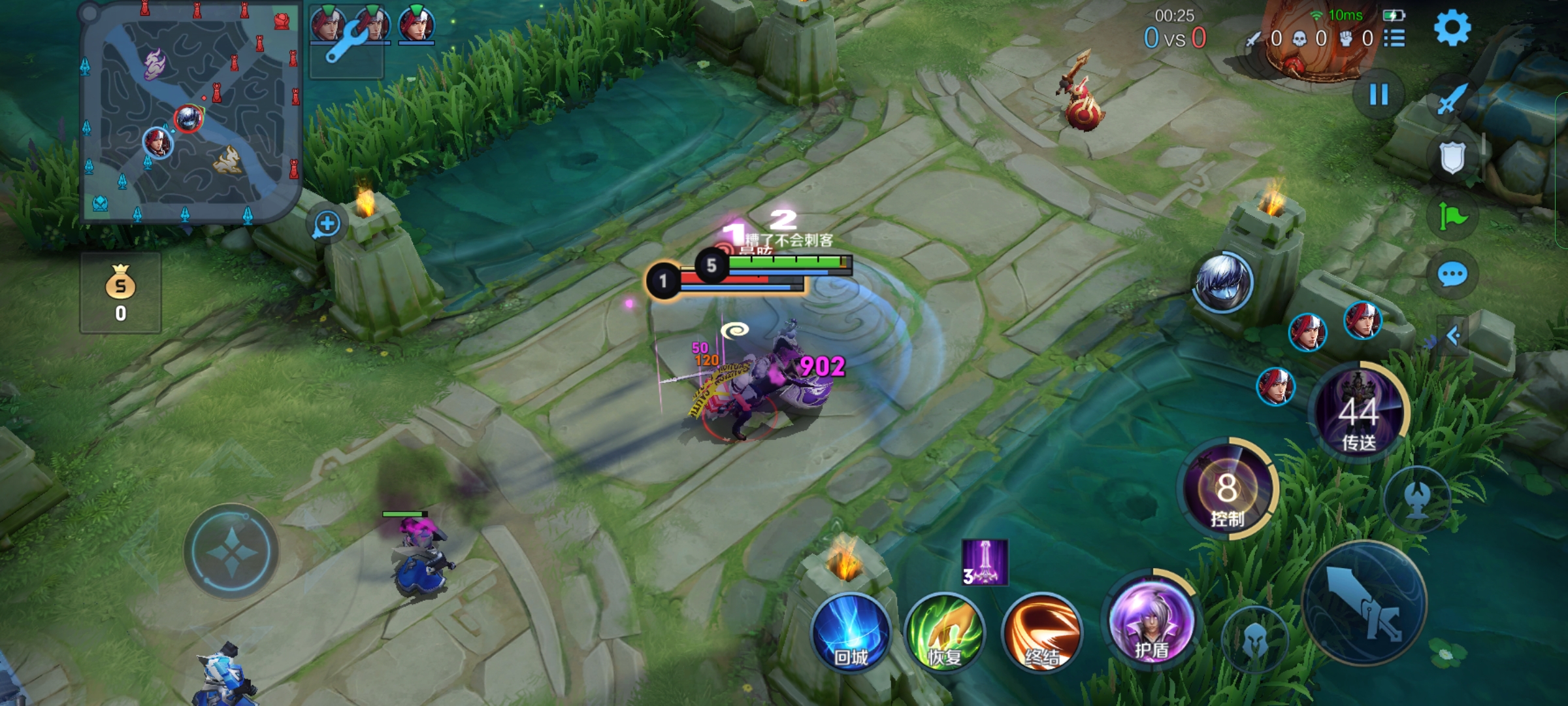This screenshot has height=706, width=1568.
Task: Hit the sword basic attack button
Action: pyautogui.click(x=1364, y=603)
